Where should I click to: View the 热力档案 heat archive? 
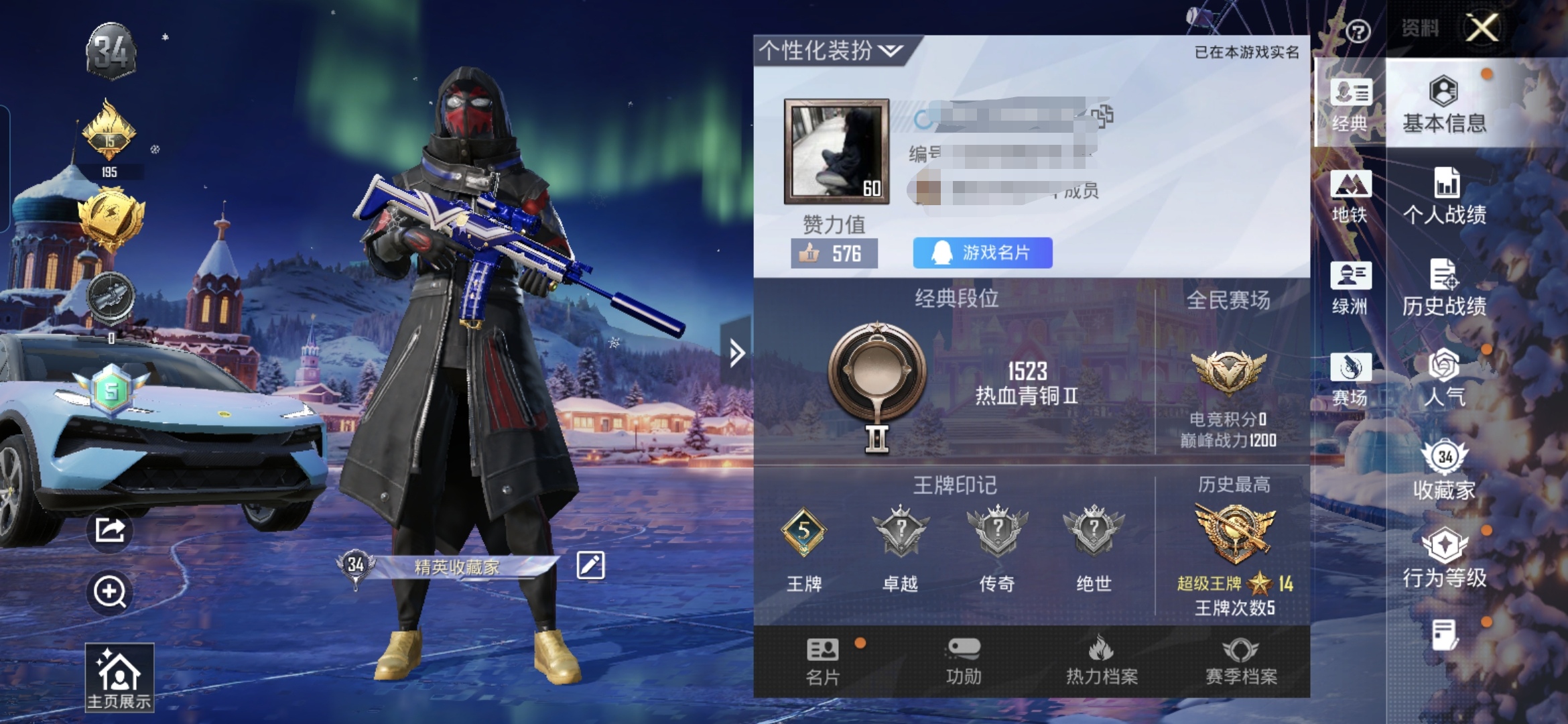(x=1102, y=662)
